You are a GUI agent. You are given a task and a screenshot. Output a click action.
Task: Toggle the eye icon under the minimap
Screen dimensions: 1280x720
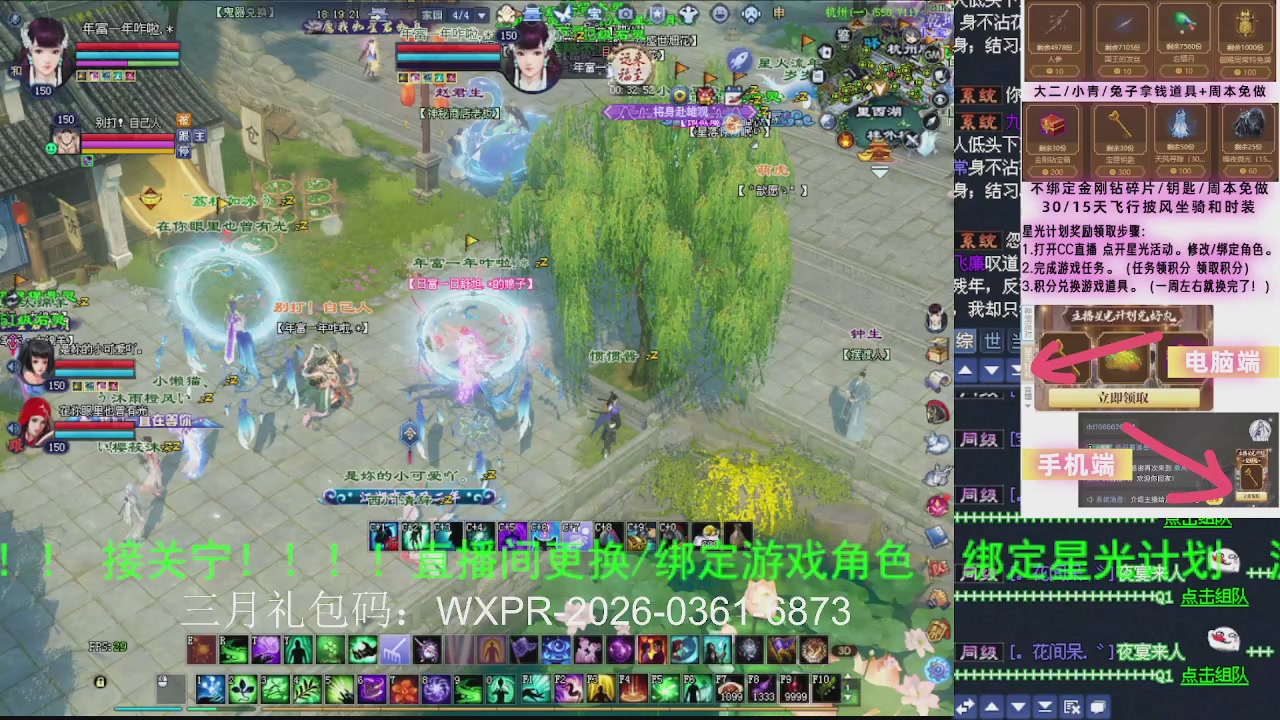940,97
